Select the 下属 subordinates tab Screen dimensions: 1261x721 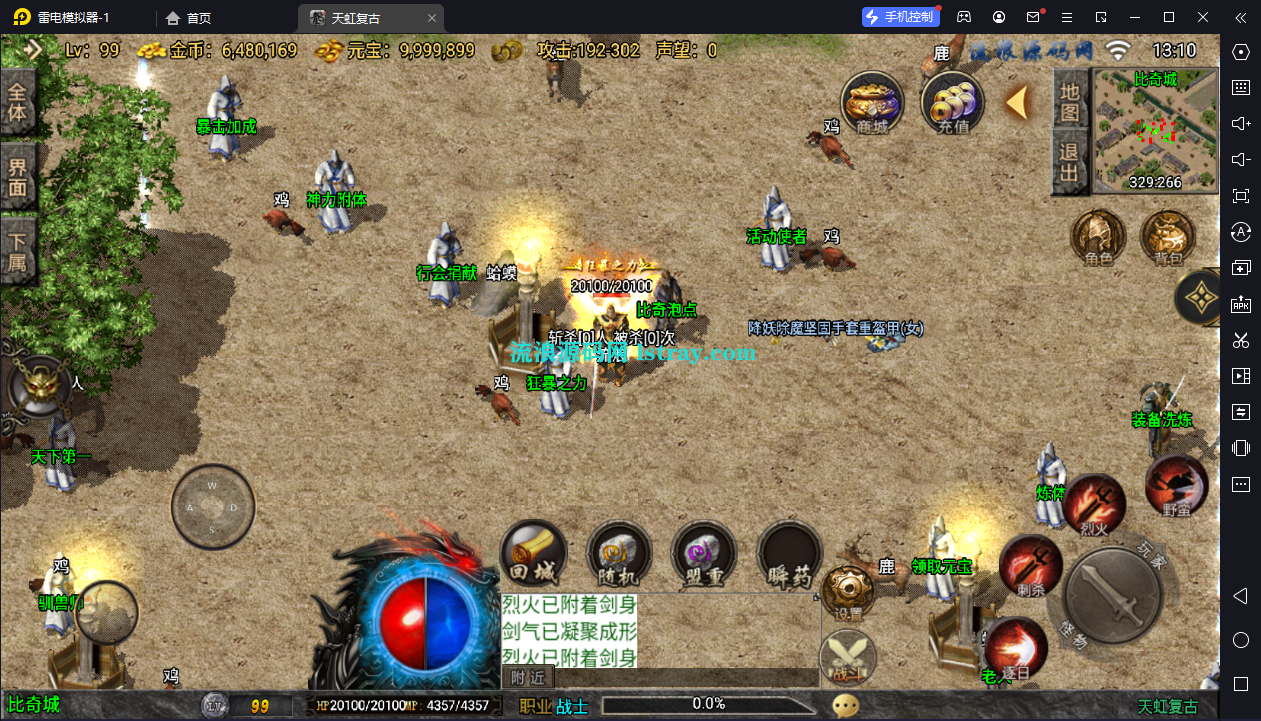(18, 254)
